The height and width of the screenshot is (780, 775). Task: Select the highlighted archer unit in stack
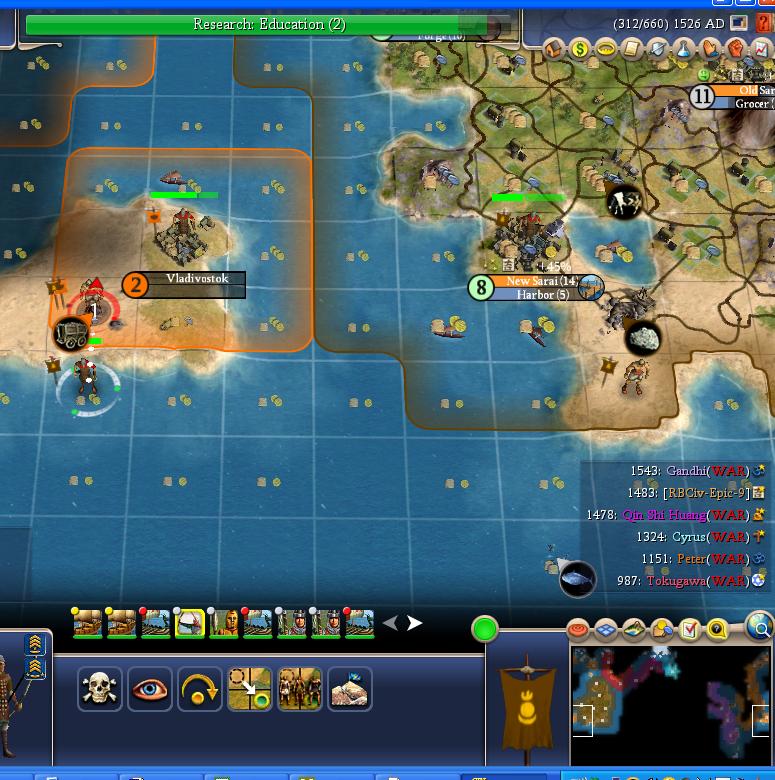click(190, 623)
